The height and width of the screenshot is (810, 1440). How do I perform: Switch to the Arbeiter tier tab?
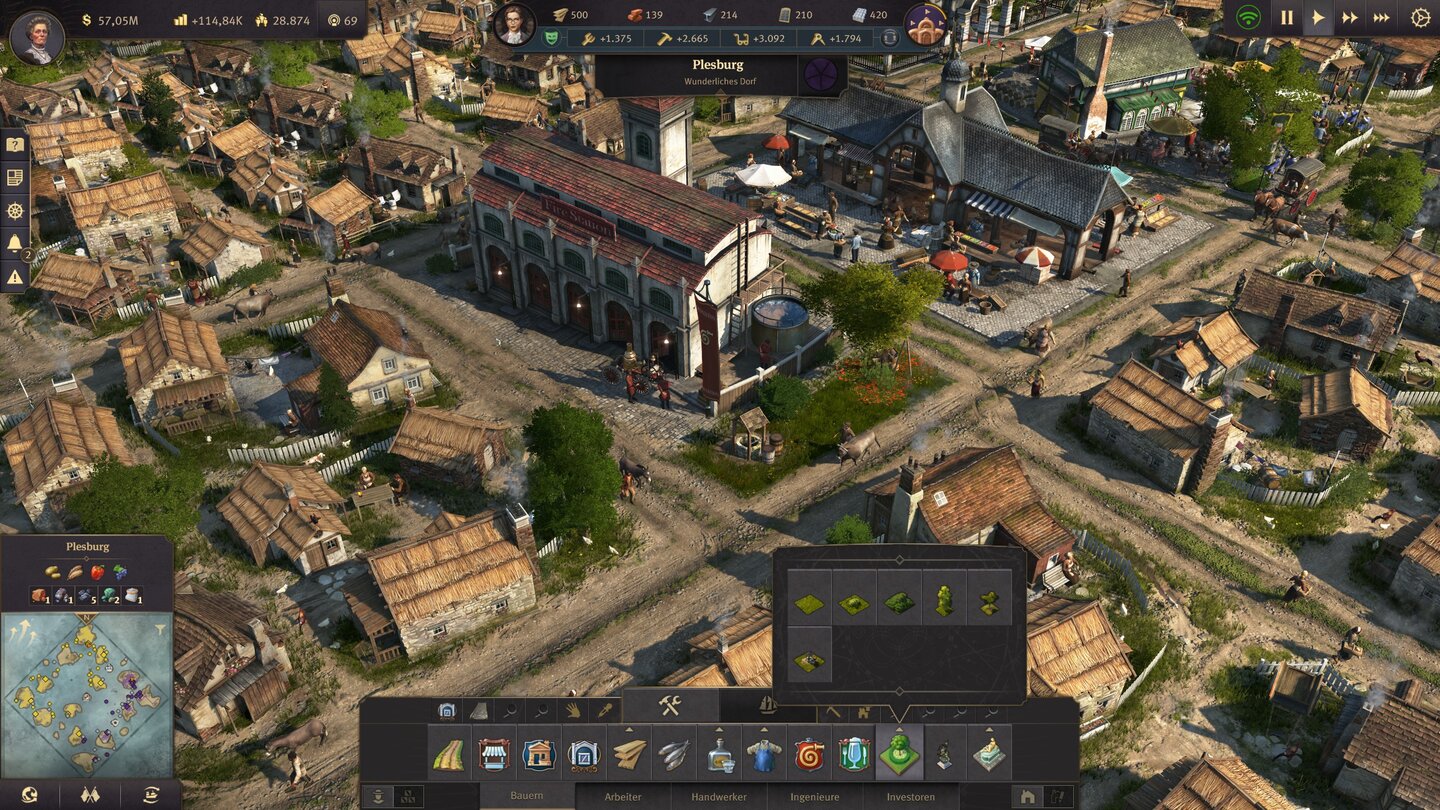coord(622,796)
